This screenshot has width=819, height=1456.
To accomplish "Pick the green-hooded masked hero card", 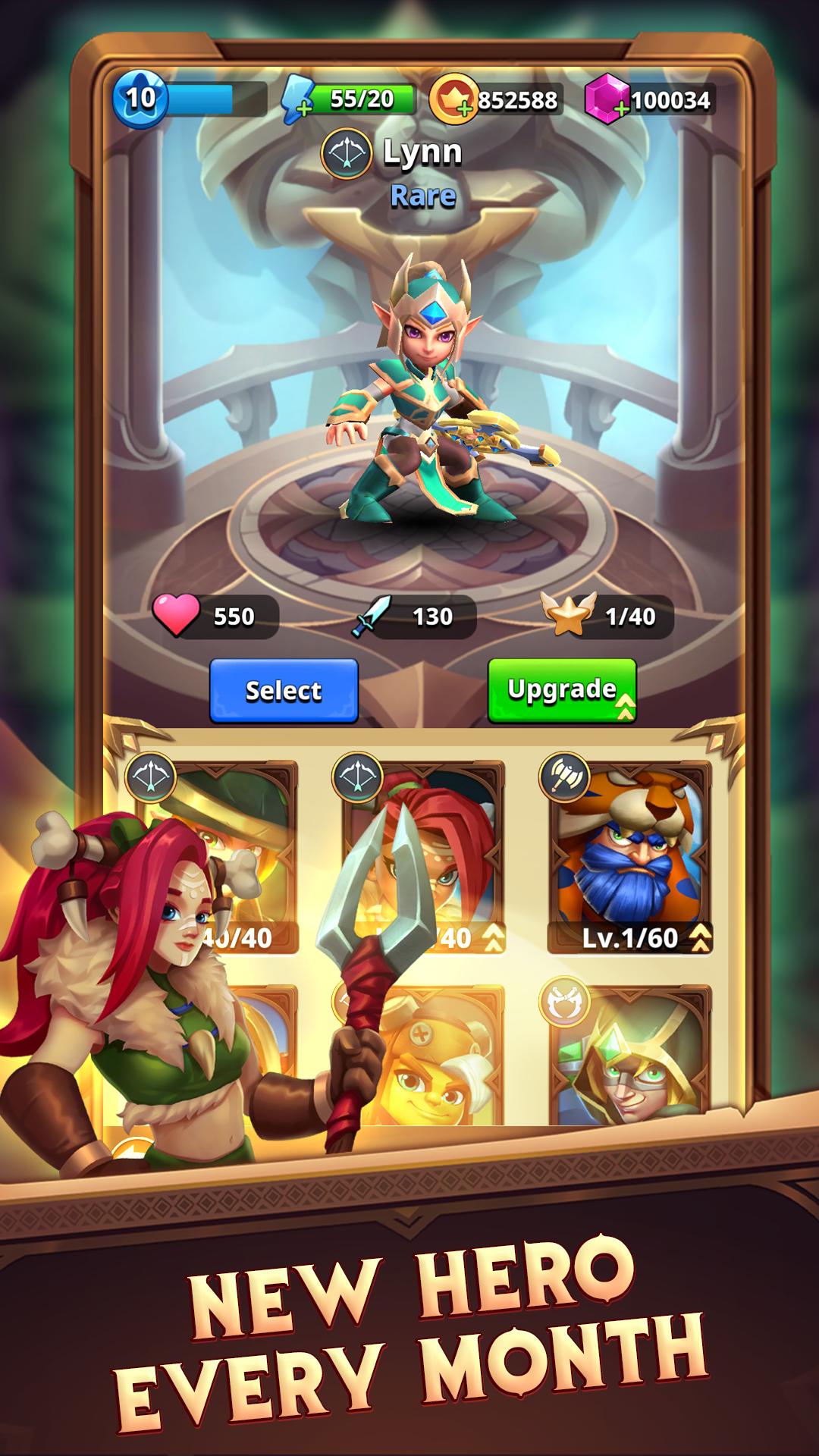I will pyautogui.click(x=629, y=1062).
